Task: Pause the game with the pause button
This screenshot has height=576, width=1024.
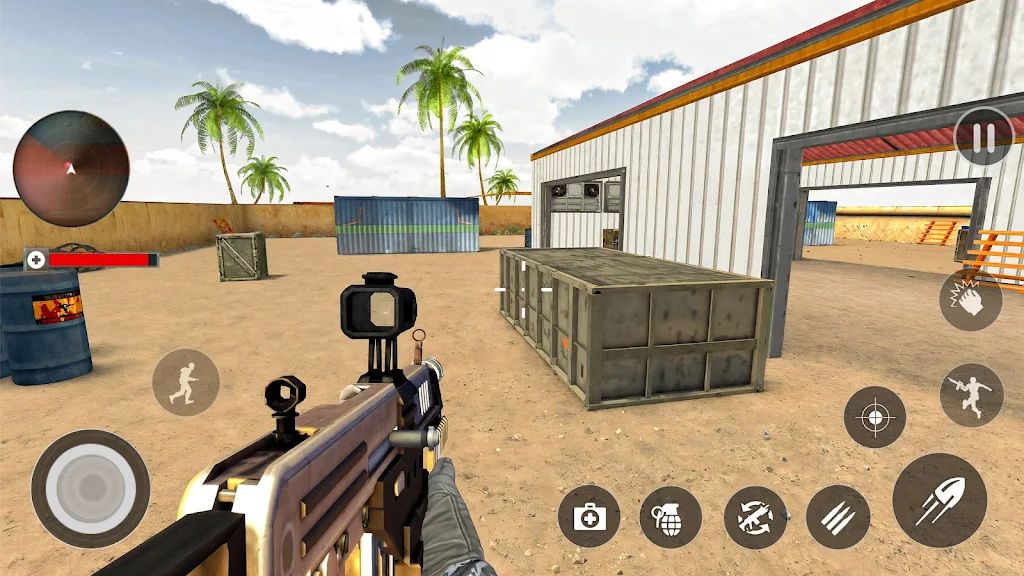Action: coord(984,137)
